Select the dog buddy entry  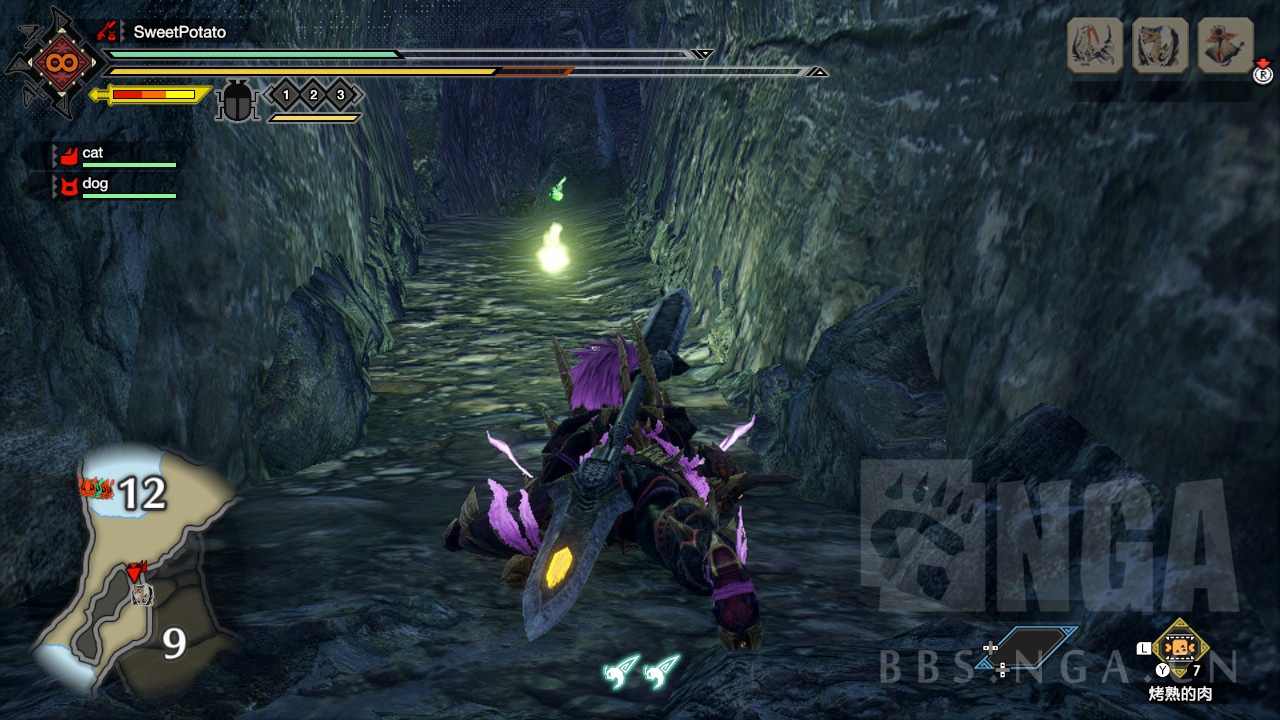point(95,184)
